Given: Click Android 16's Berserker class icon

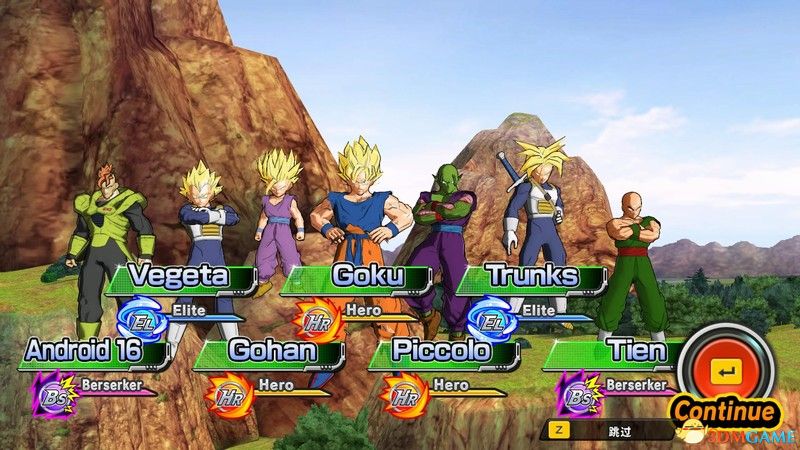Looking at the screenshot, I should (x=50, y=392).
